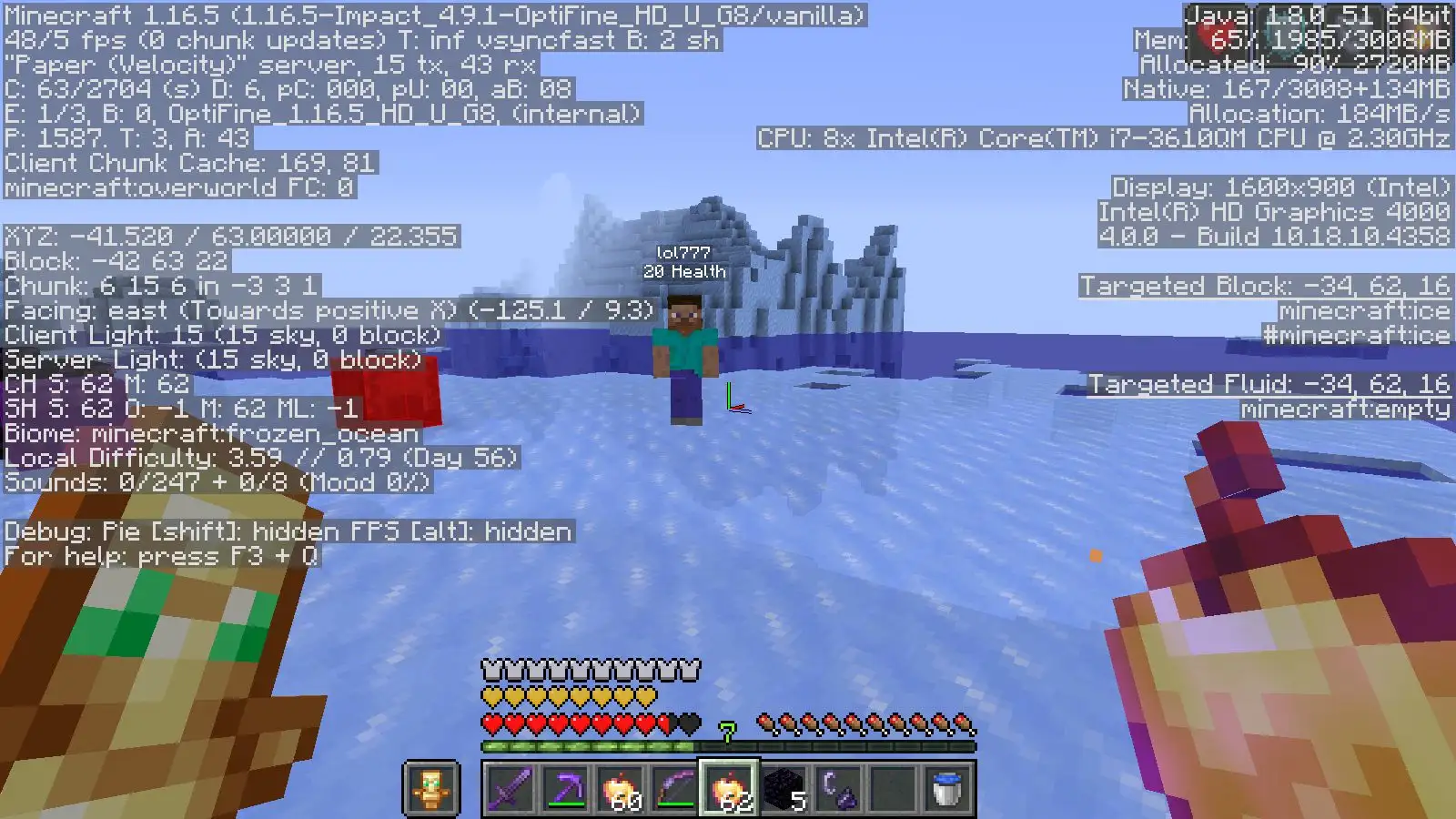Image resolution: width=1456 pixels, height=819 pixels.
Task: Select the obsidian block stack
Action: [x=783, y=788]
